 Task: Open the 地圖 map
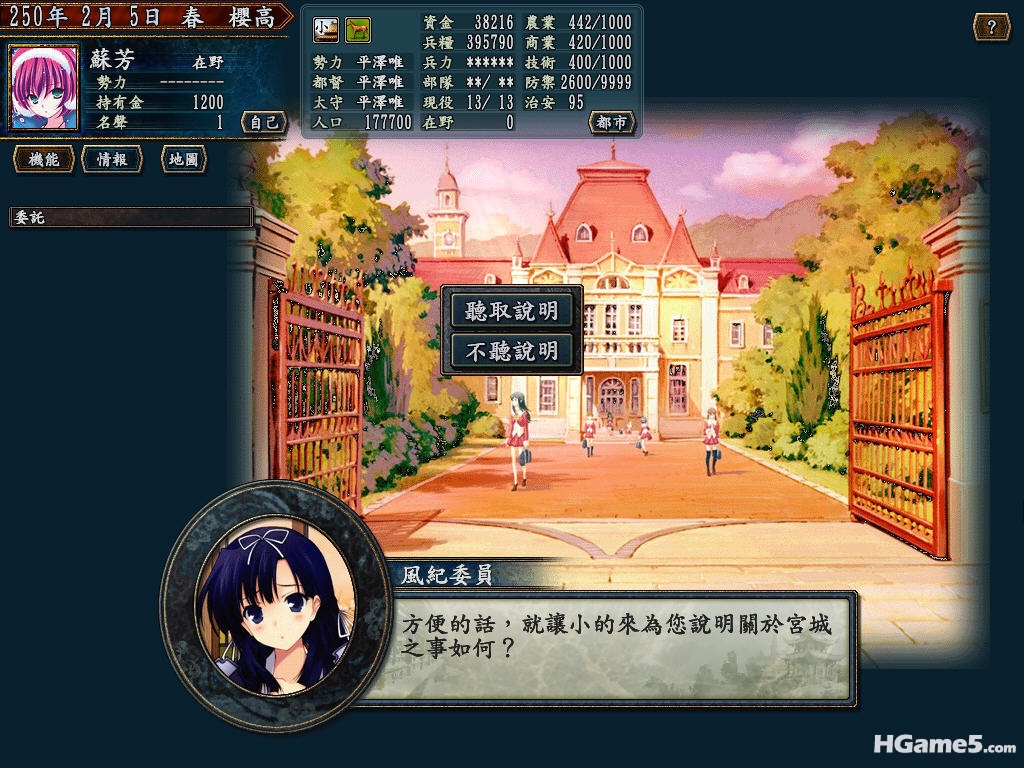point(183,159)
